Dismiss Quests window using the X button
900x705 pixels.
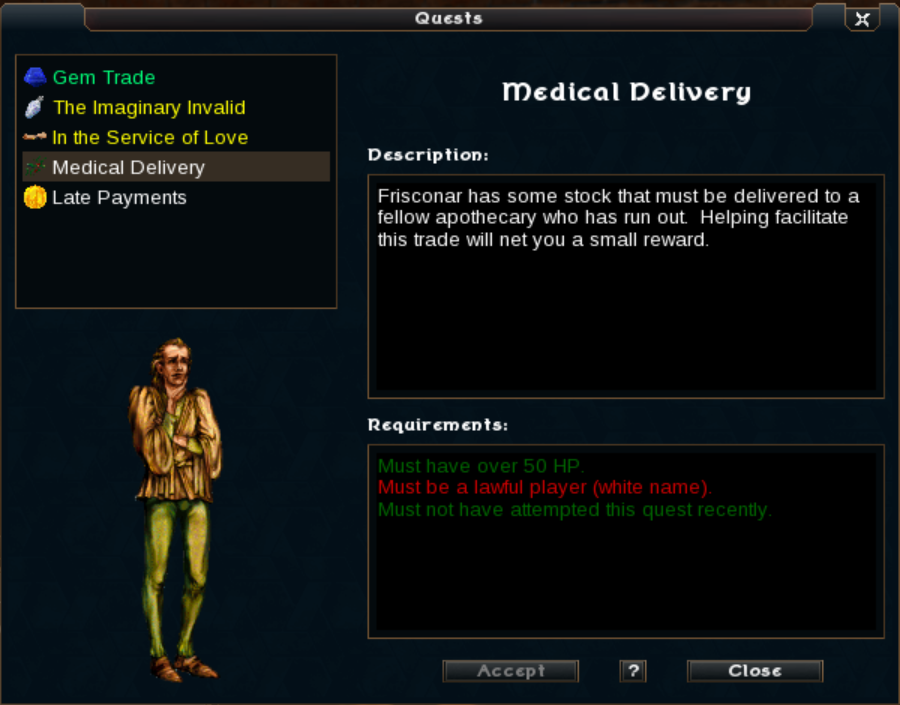[x=862, y=19]
